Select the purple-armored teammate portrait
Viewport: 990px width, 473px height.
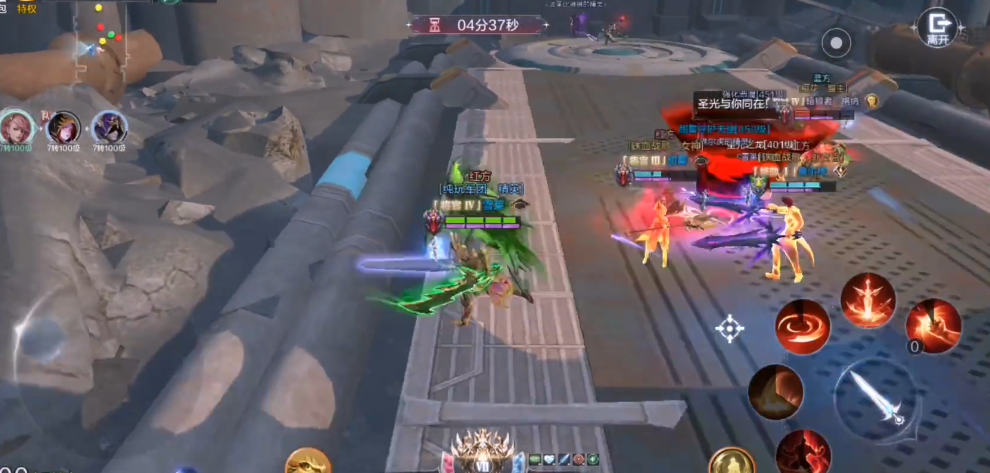(109, 127)
